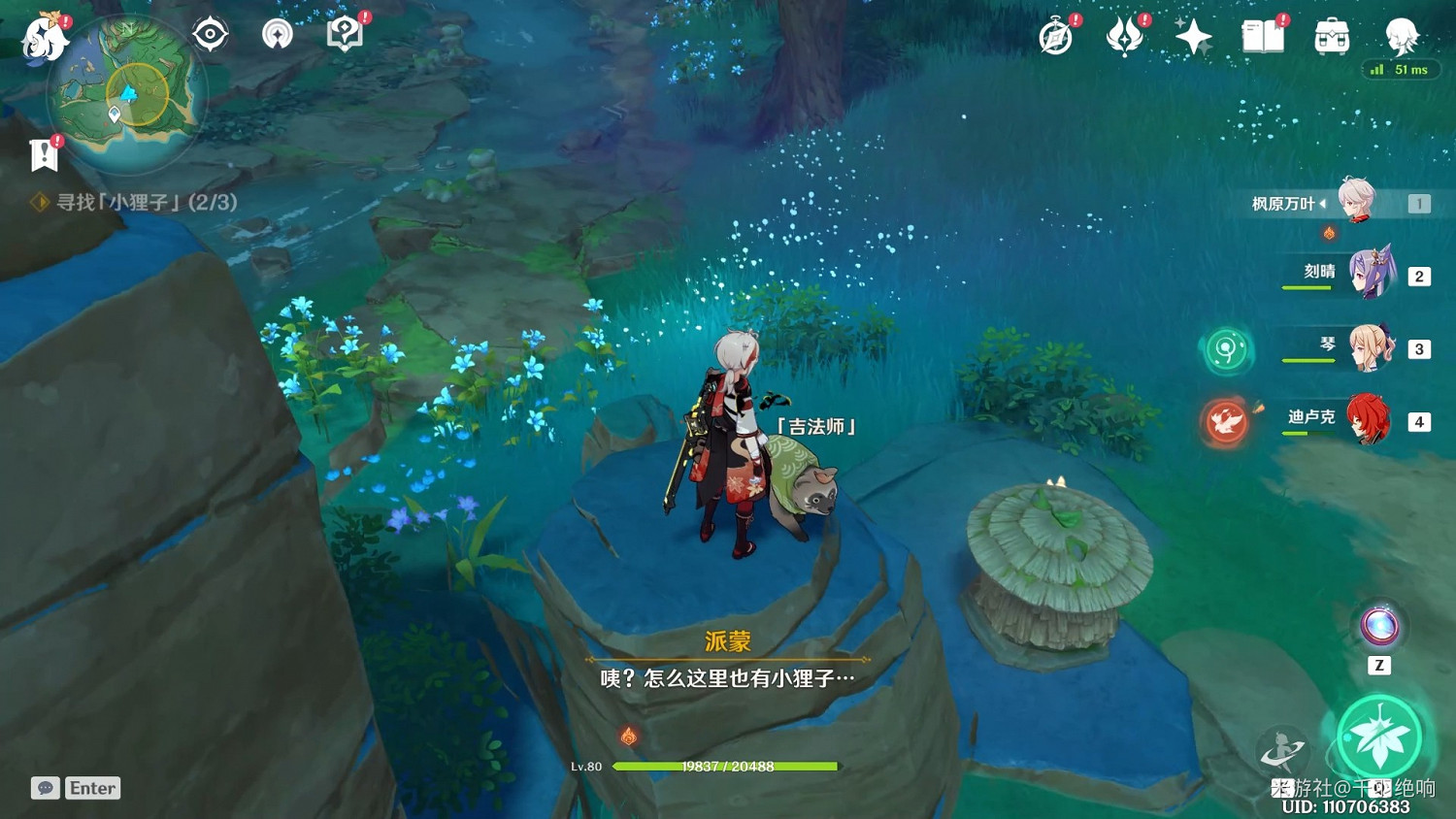Open the Paimon main menu
The image size is (1456, 819).
coord(43,39)
